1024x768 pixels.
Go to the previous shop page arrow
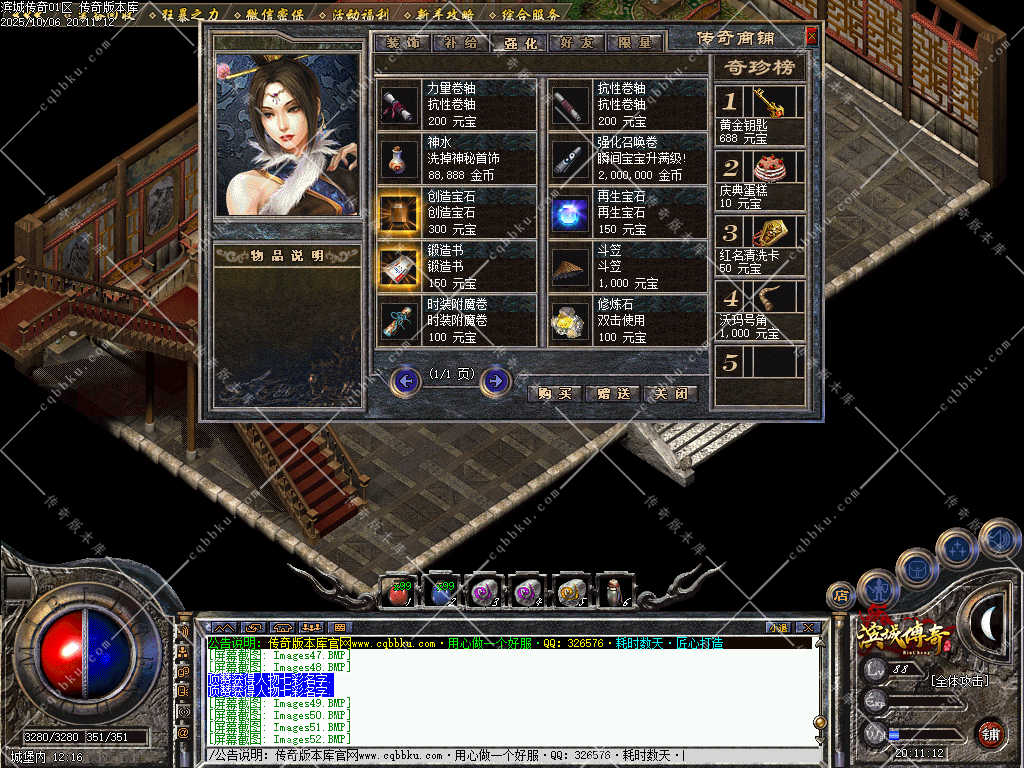(405, 381)
